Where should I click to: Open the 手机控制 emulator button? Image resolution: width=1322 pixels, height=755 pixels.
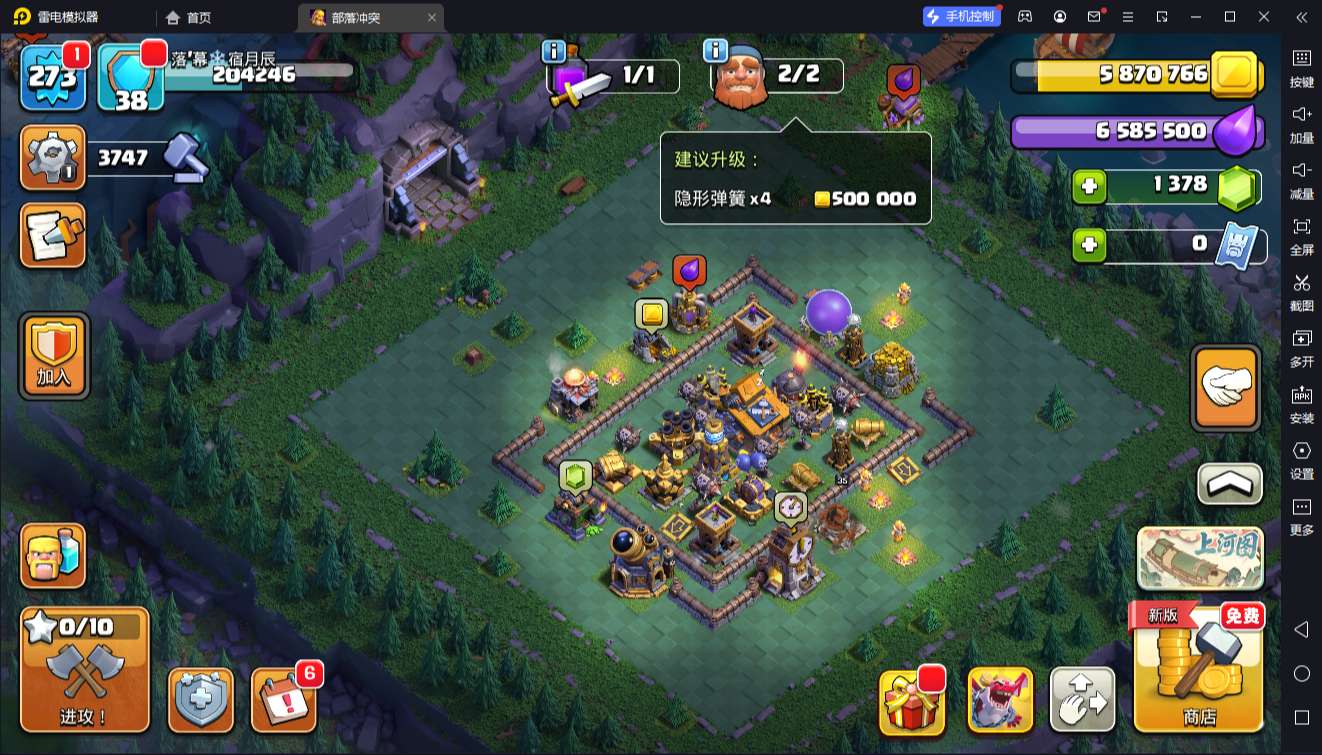pyautogui.click(x=959, y=16)
